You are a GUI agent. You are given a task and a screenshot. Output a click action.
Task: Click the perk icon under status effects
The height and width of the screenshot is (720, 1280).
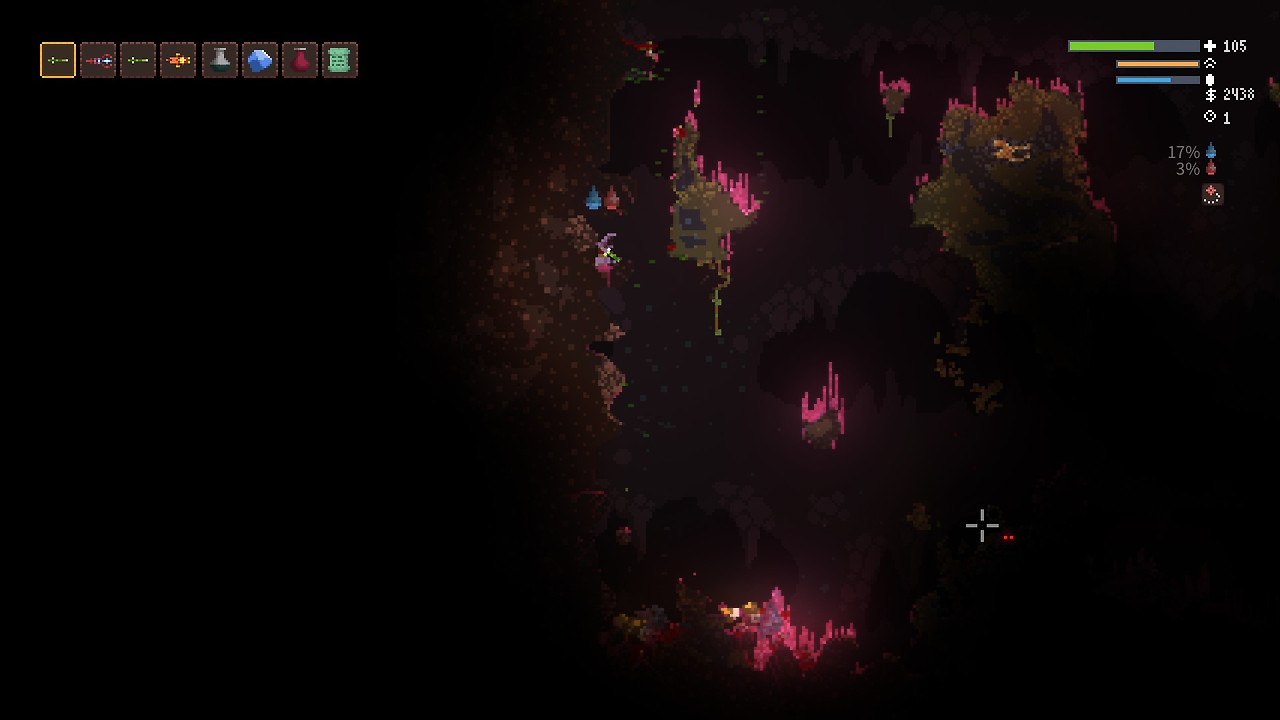point(1212,194)
